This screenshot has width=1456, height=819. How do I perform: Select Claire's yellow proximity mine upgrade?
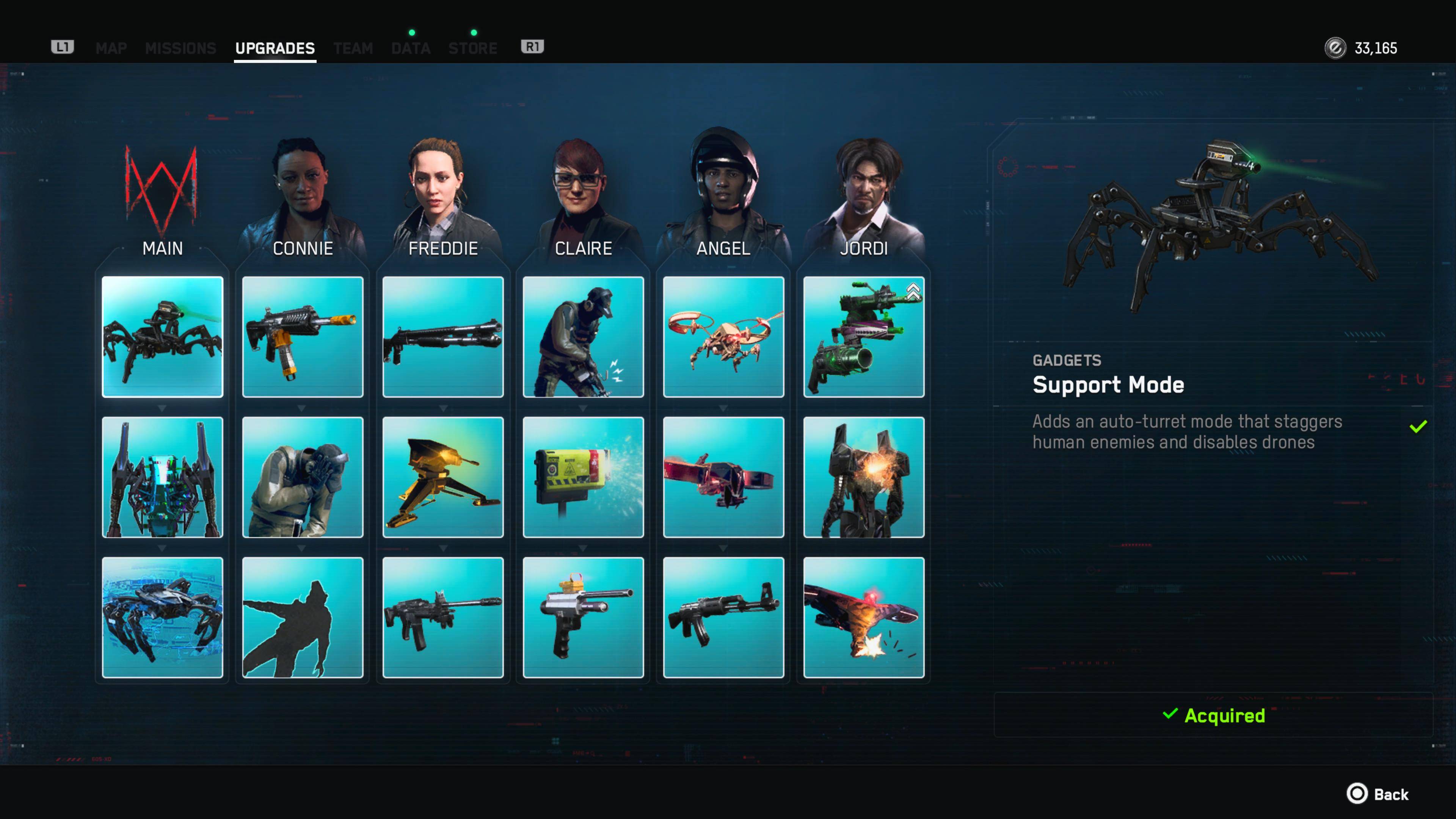click(x=583, y=477)
